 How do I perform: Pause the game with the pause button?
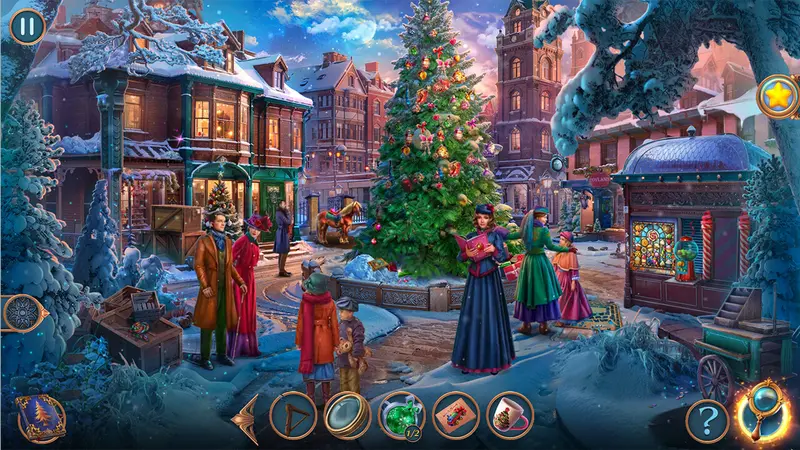27,25
